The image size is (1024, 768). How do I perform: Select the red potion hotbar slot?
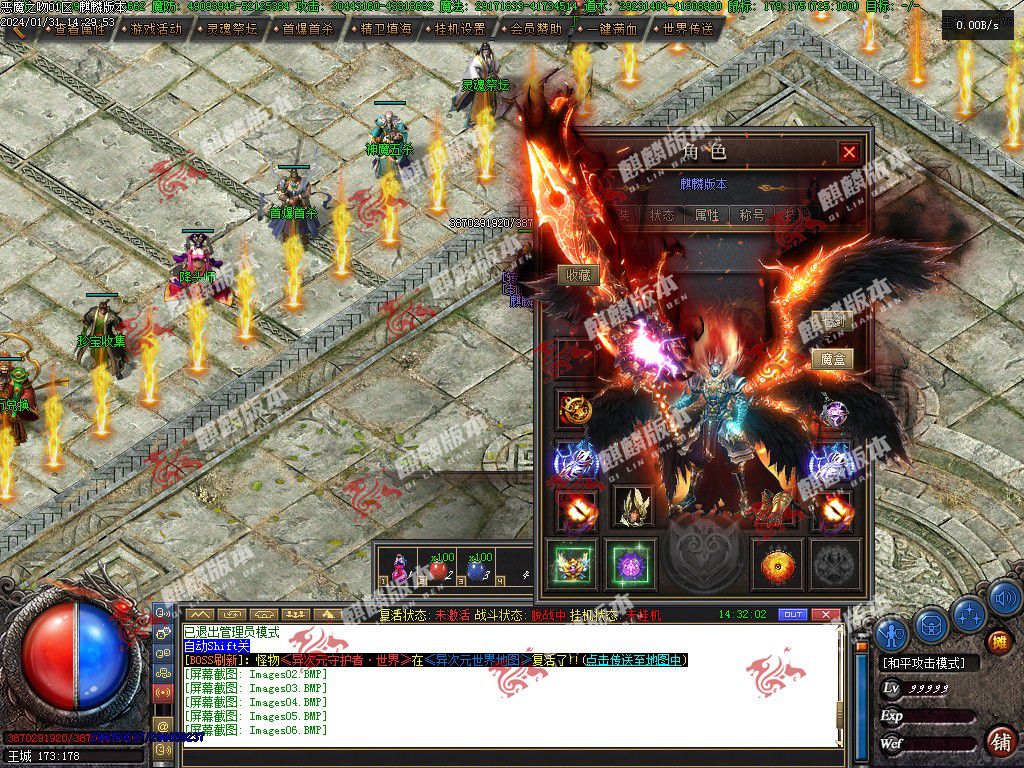[437, 570]
